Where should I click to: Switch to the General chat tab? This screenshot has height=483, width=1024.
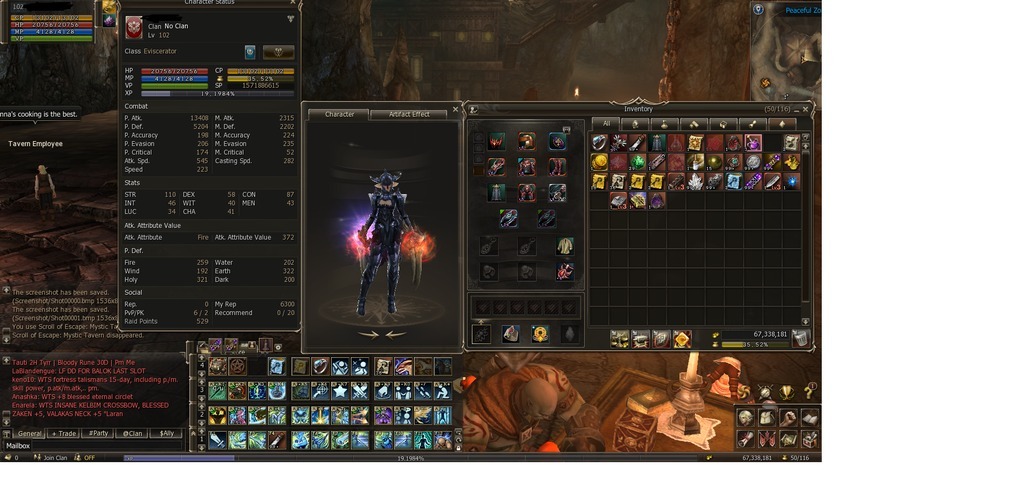[30, 433]
